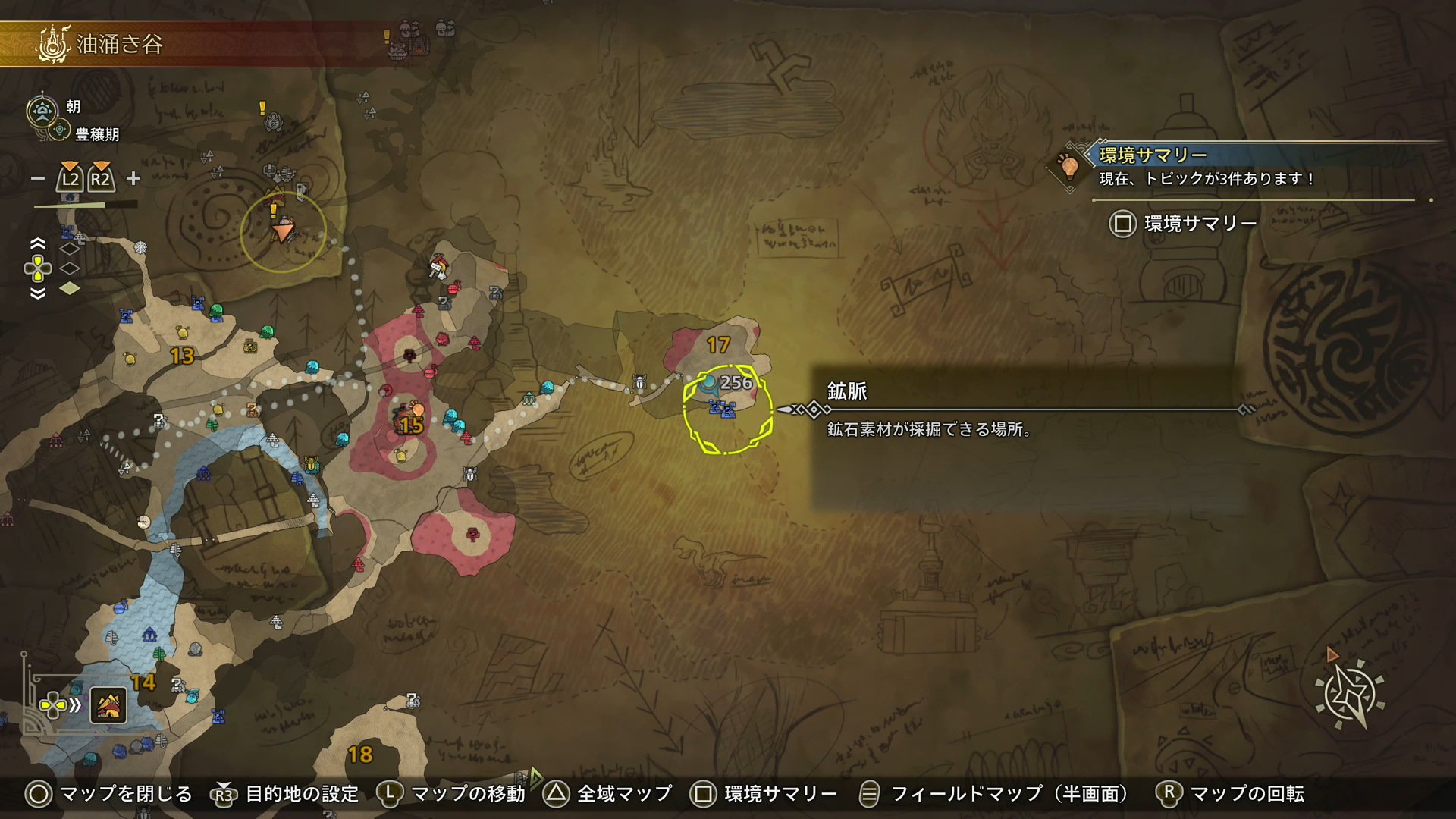Choose the camp tent icon shortcut

tap(108, 706)
